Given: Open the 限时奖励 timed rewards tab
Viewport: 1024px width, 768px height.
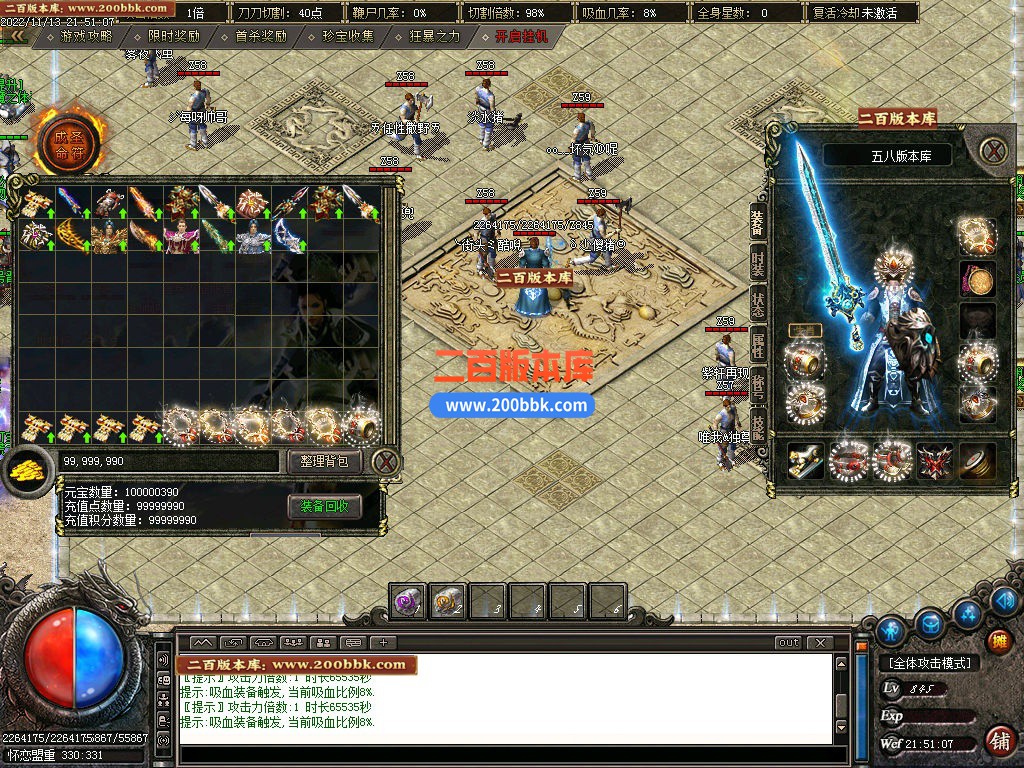Looking at the screenshot, I should tap(173, 36).
